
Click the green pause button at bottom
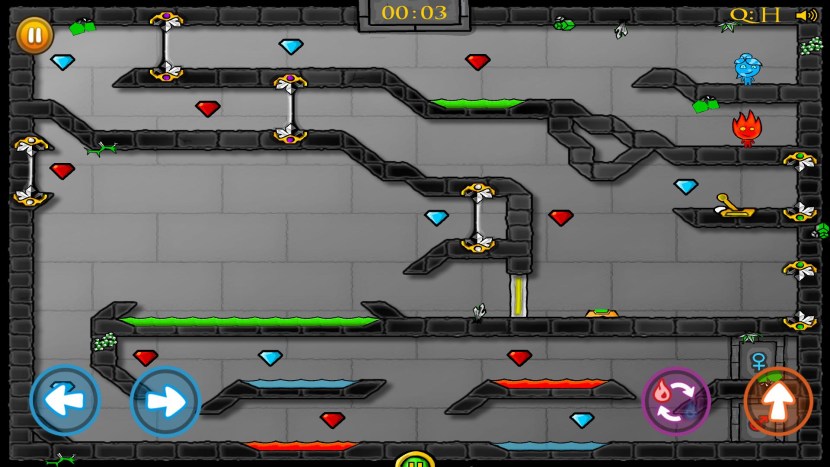tap(414, 461)
